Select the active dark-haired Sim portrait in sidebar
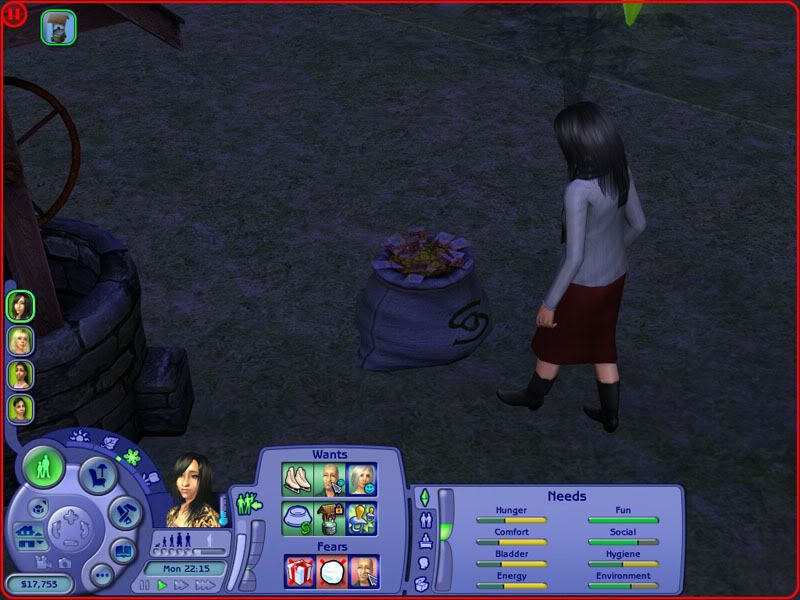Screen dimensions: 800x600 (x=20, y=305)
